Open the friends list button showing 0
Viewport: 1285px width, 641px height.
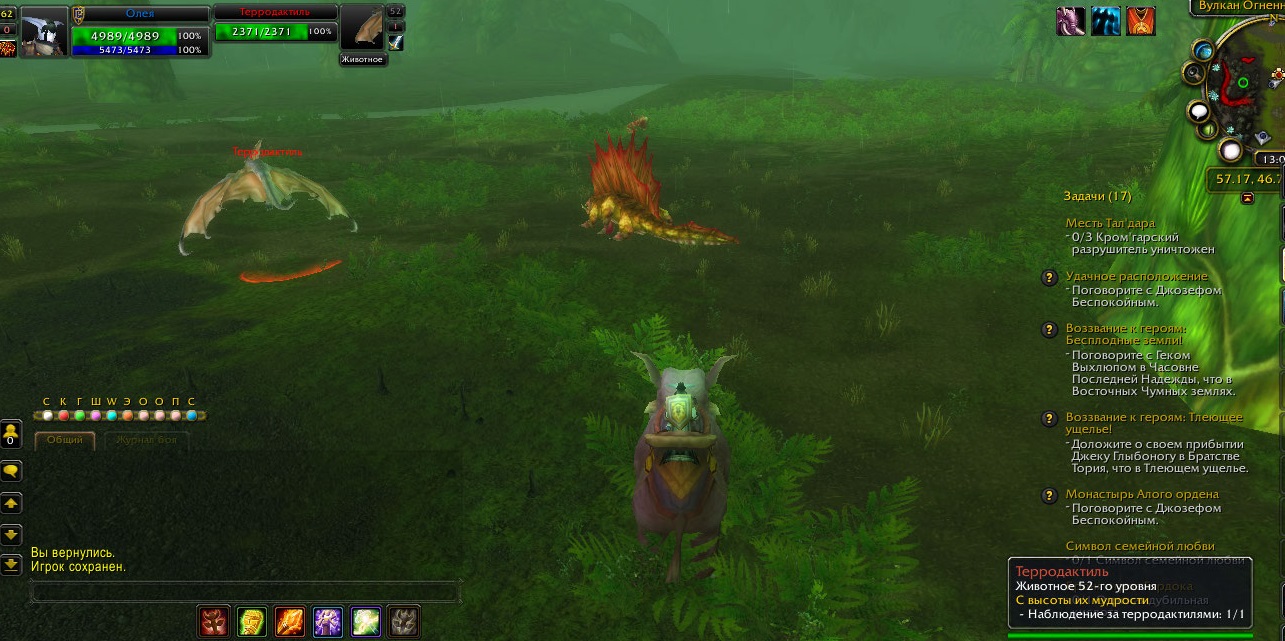coord(11,434)
